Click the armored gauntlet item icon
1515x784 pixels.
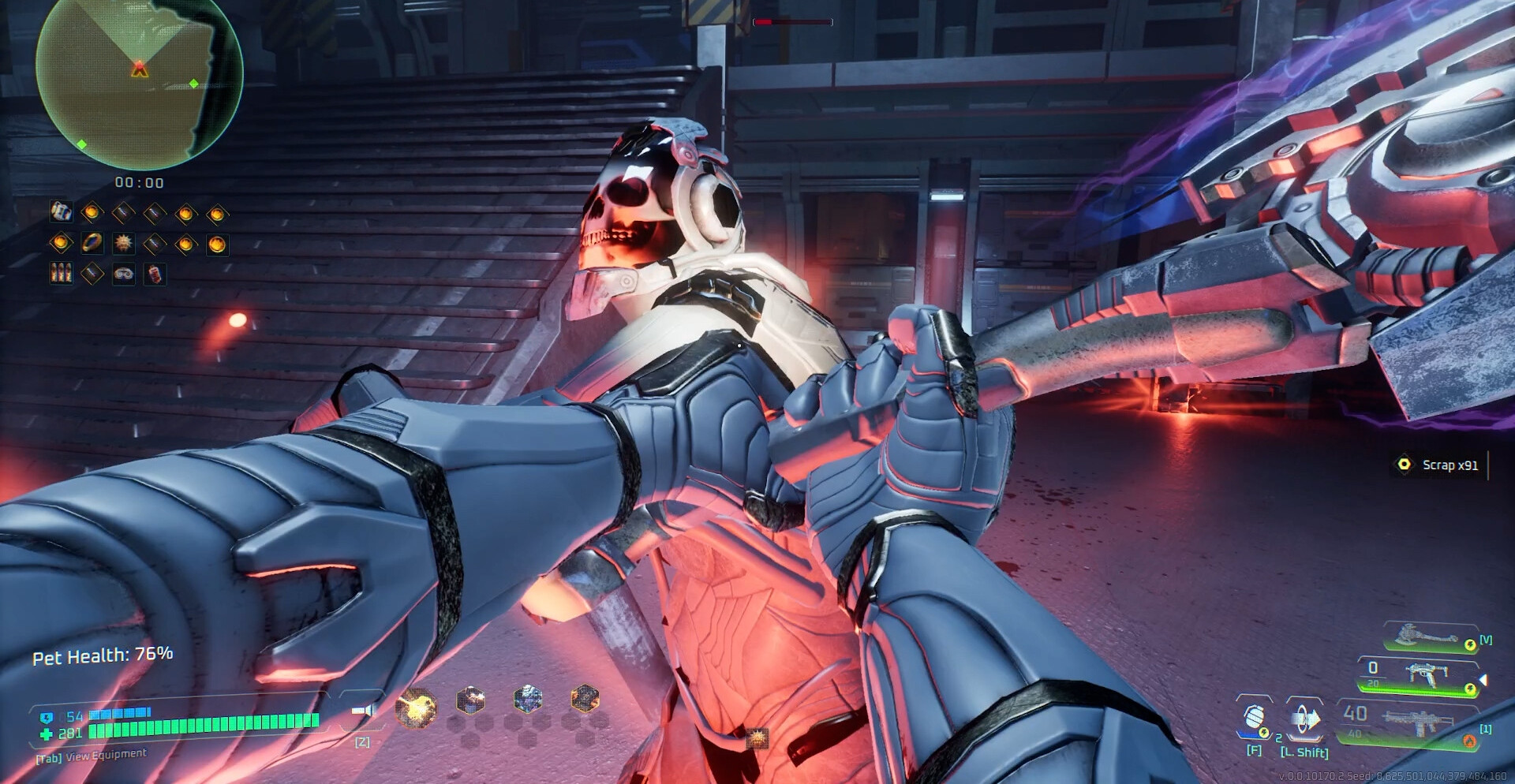pos(61,211)
